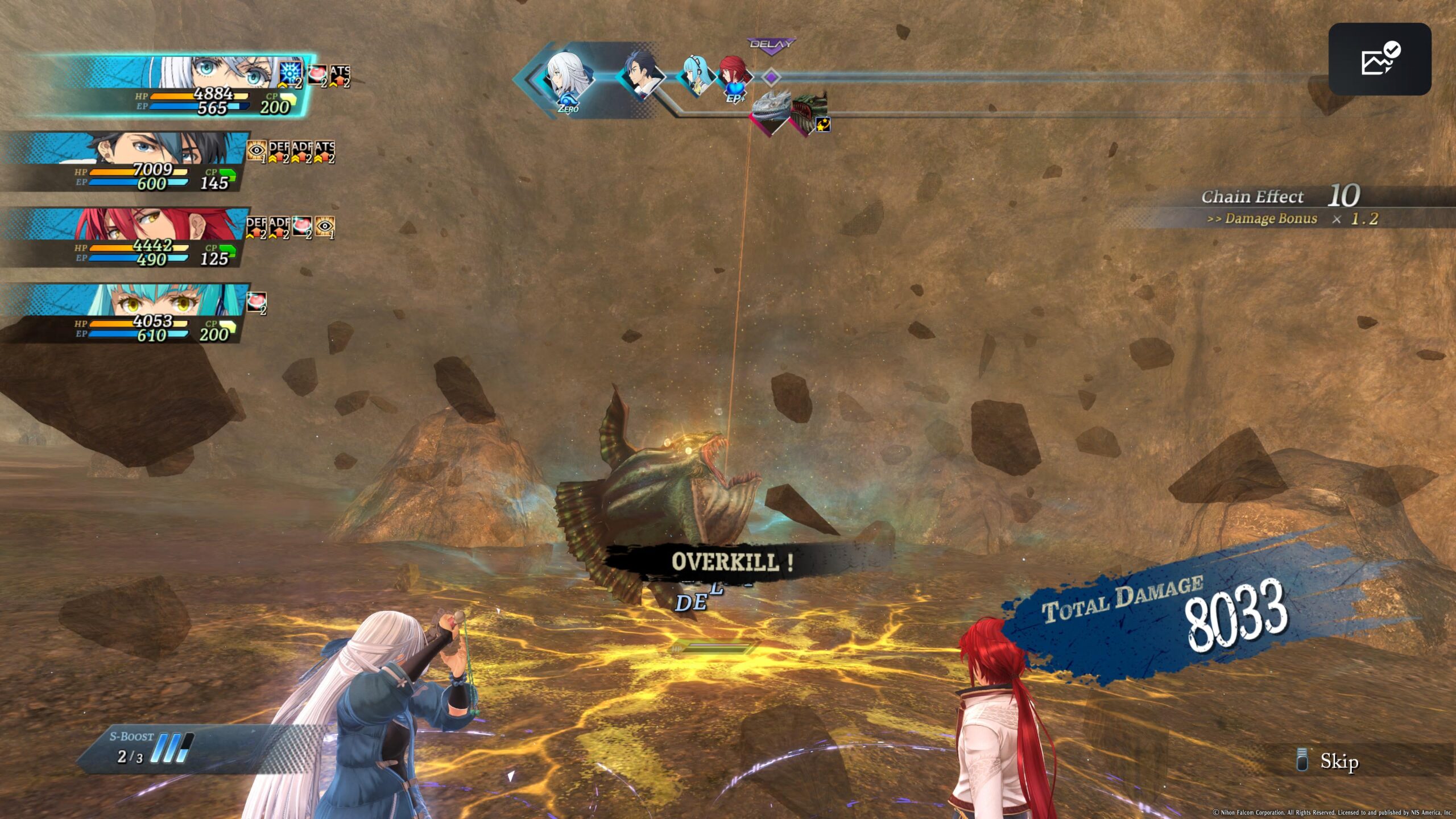The image size is (1456, 819).
Task: Inspect the eye buff icon beside the dark-haired man
Action: [257, 151]
